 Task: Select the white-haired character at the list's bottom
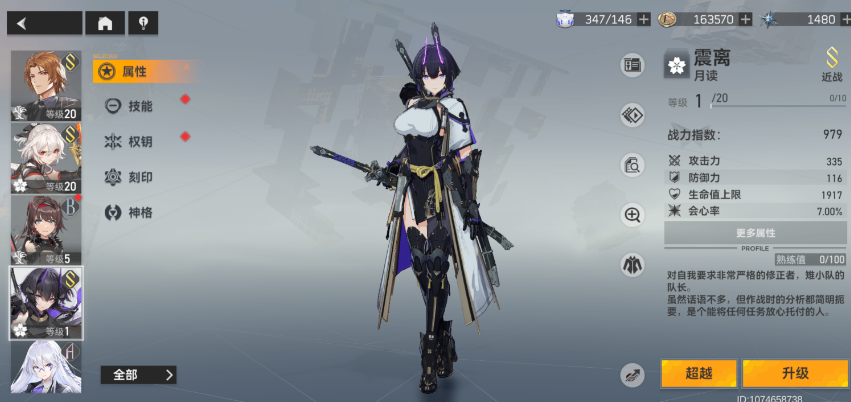[46, 367]
